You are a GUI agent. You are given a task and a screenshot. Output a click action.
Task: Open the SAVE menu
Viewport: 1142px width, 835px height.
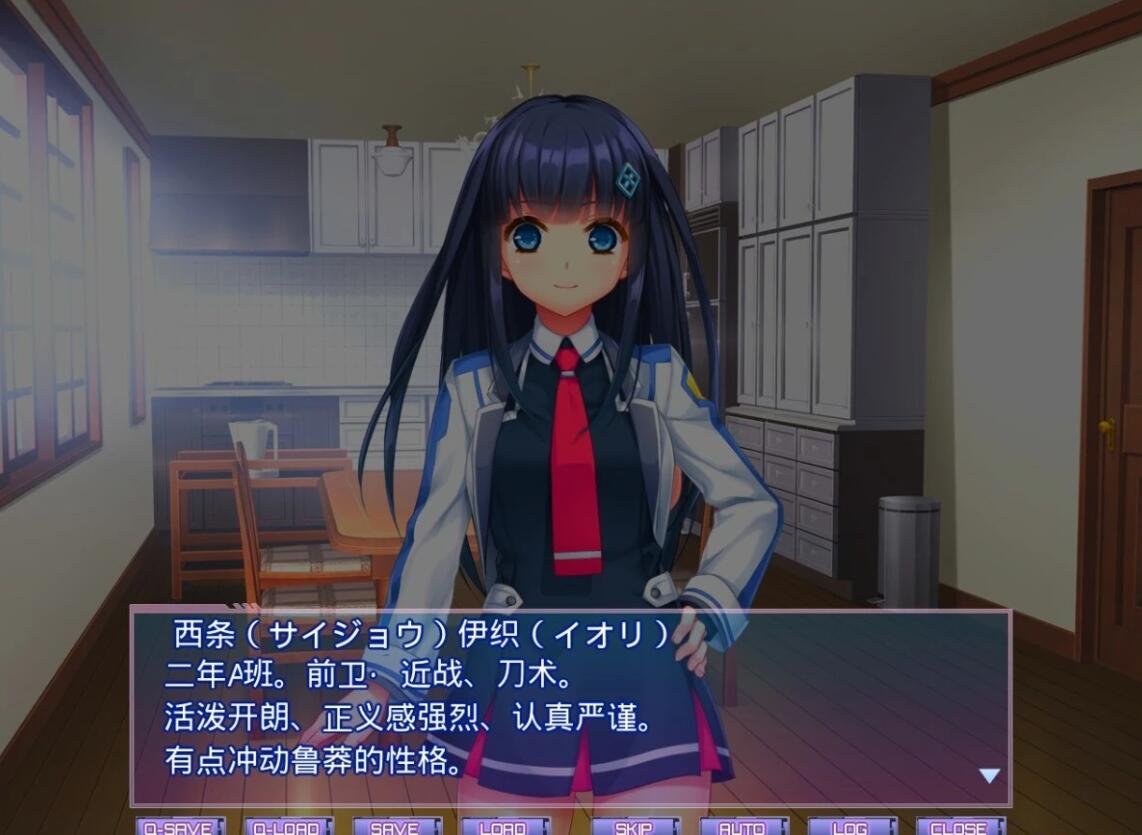coord(396,826)
